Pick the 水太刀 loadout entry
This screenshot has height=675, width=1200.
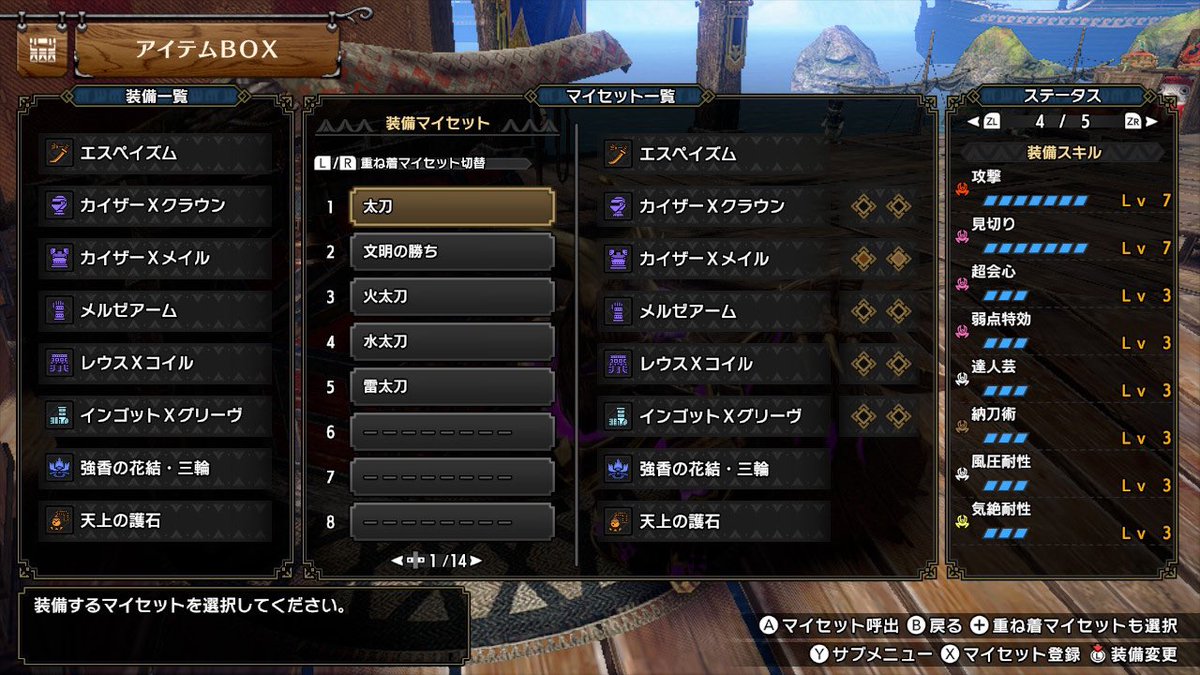click(x=452, y=341)
